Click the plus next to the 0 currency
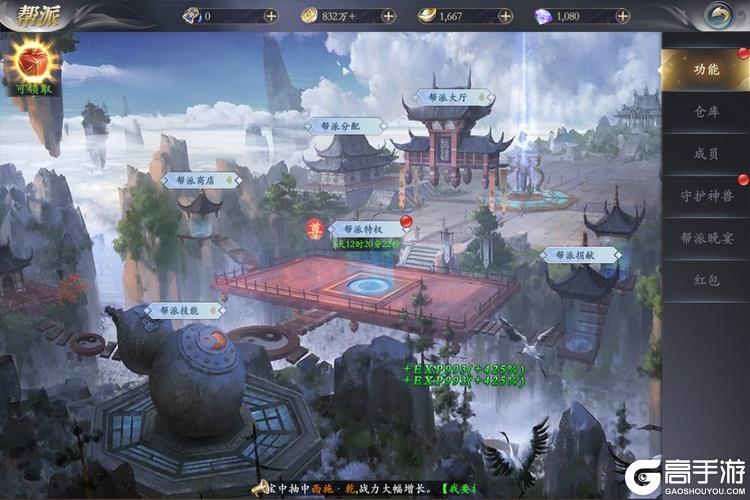 [271, 16]
